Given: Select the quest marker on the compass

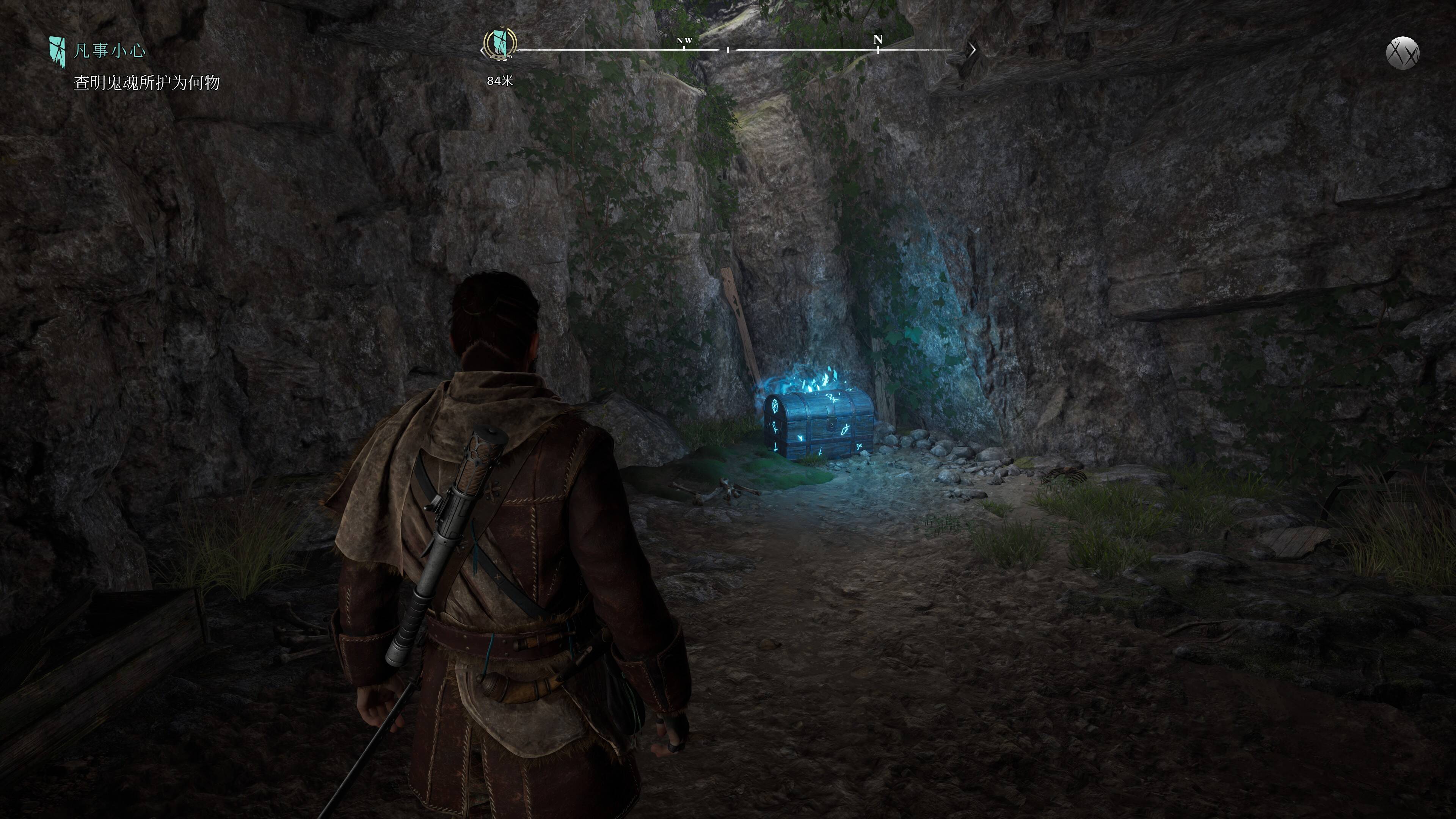Looking at the screenshot, I should point(500,43).
